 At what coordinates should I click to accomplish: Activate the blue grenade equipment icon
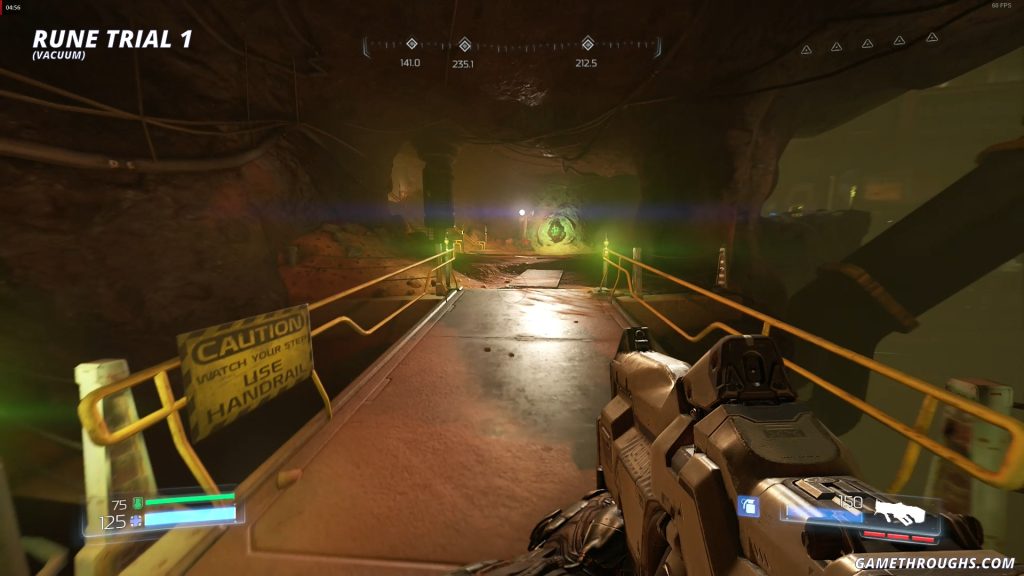749,507
